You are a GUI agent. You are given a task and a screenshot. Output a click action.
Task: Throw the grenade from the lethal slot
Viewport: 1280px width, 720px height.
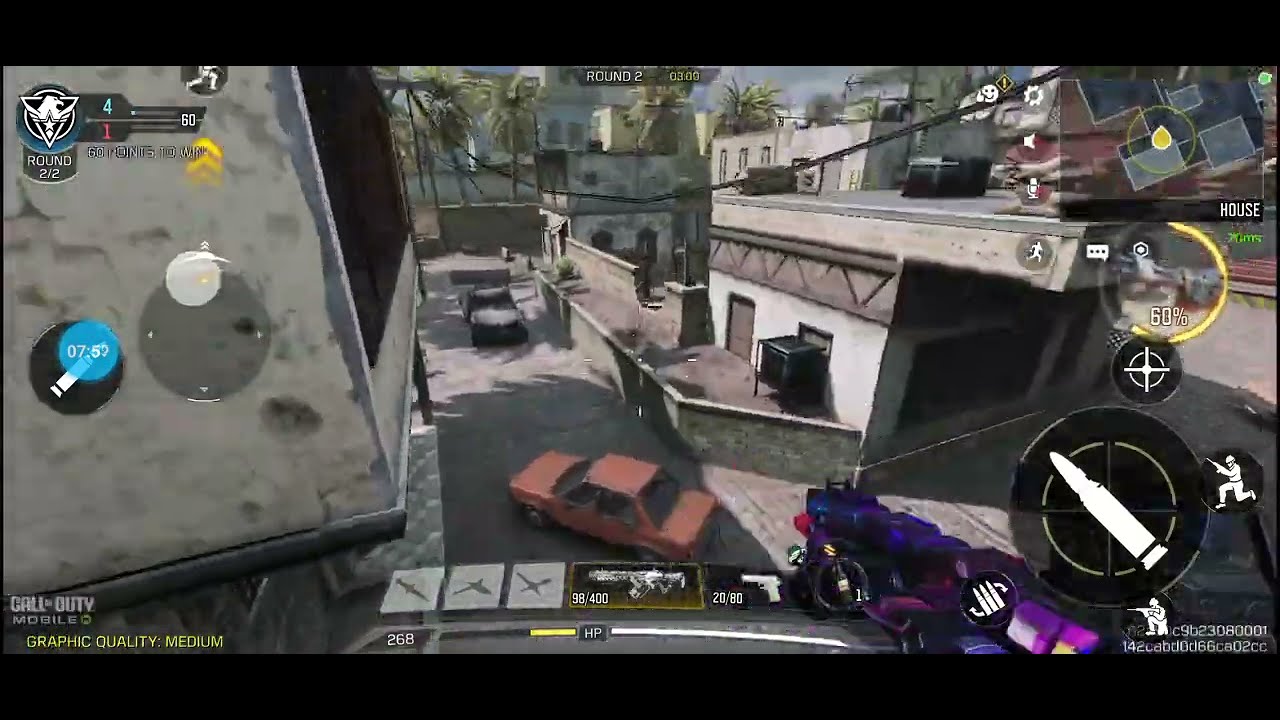(838, 585)
